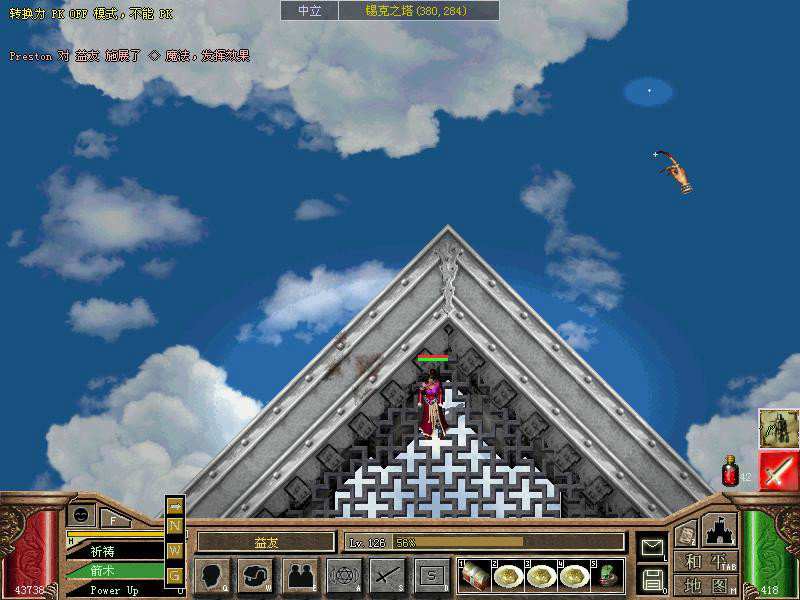Open the bag inventory button

tap(256, 575)
